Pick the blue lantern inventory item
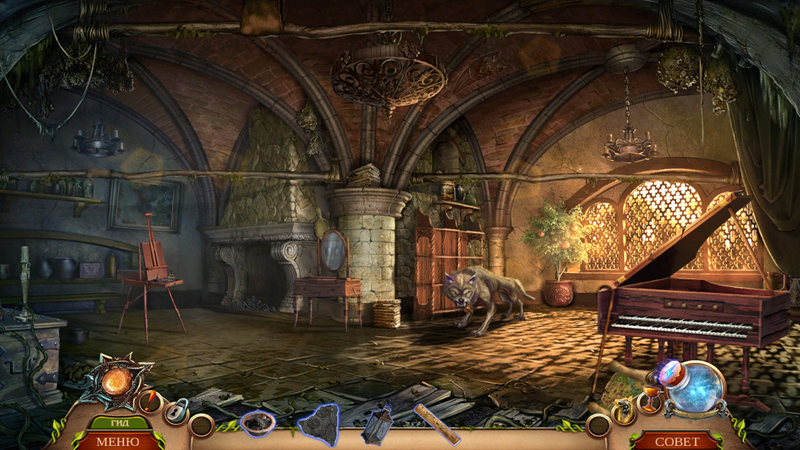The width and height of the screenshot is (800, 450). tap(379, 423)
